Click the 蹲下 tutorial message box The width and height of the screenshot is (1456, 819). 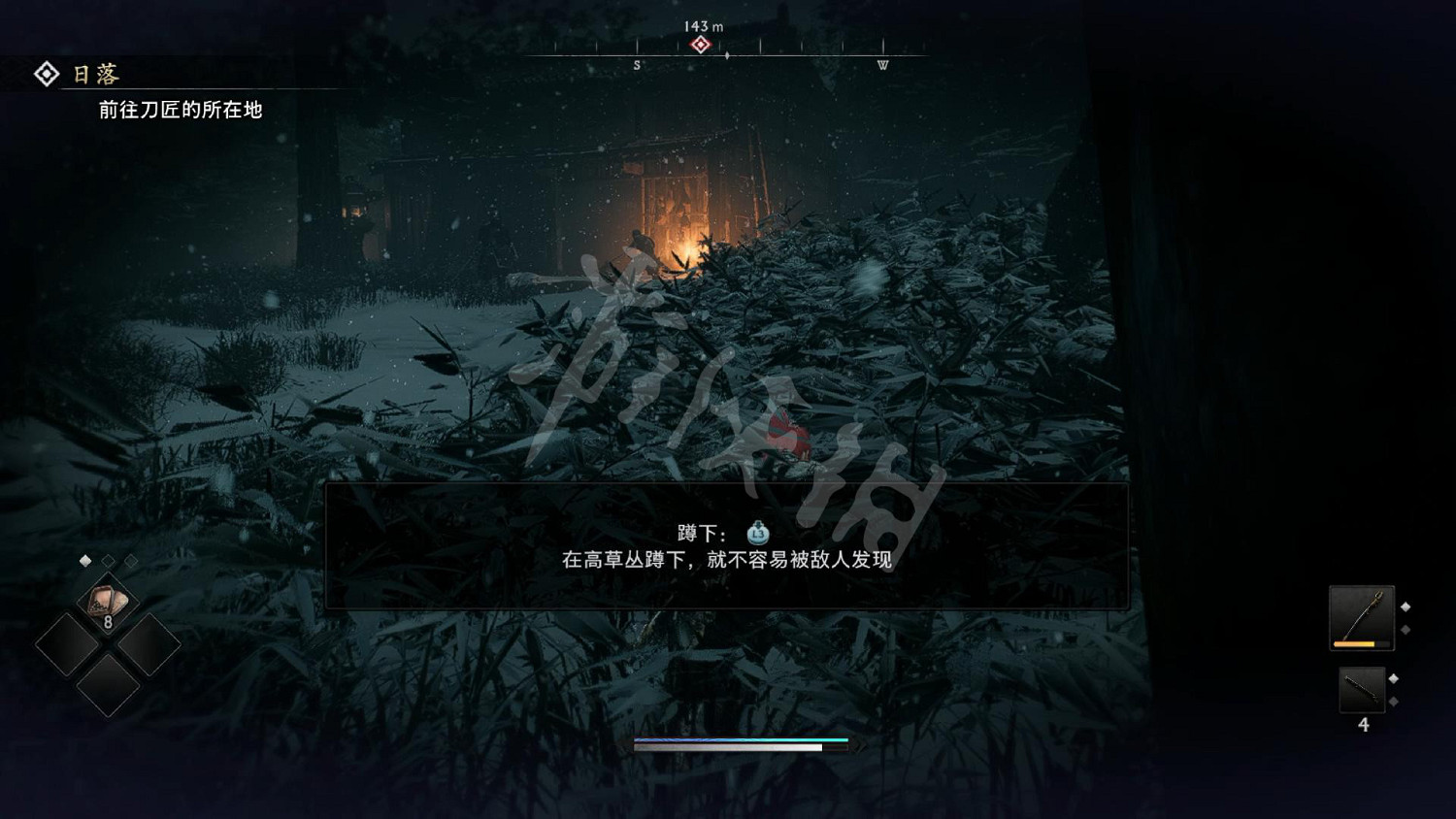tap(728, 548)
